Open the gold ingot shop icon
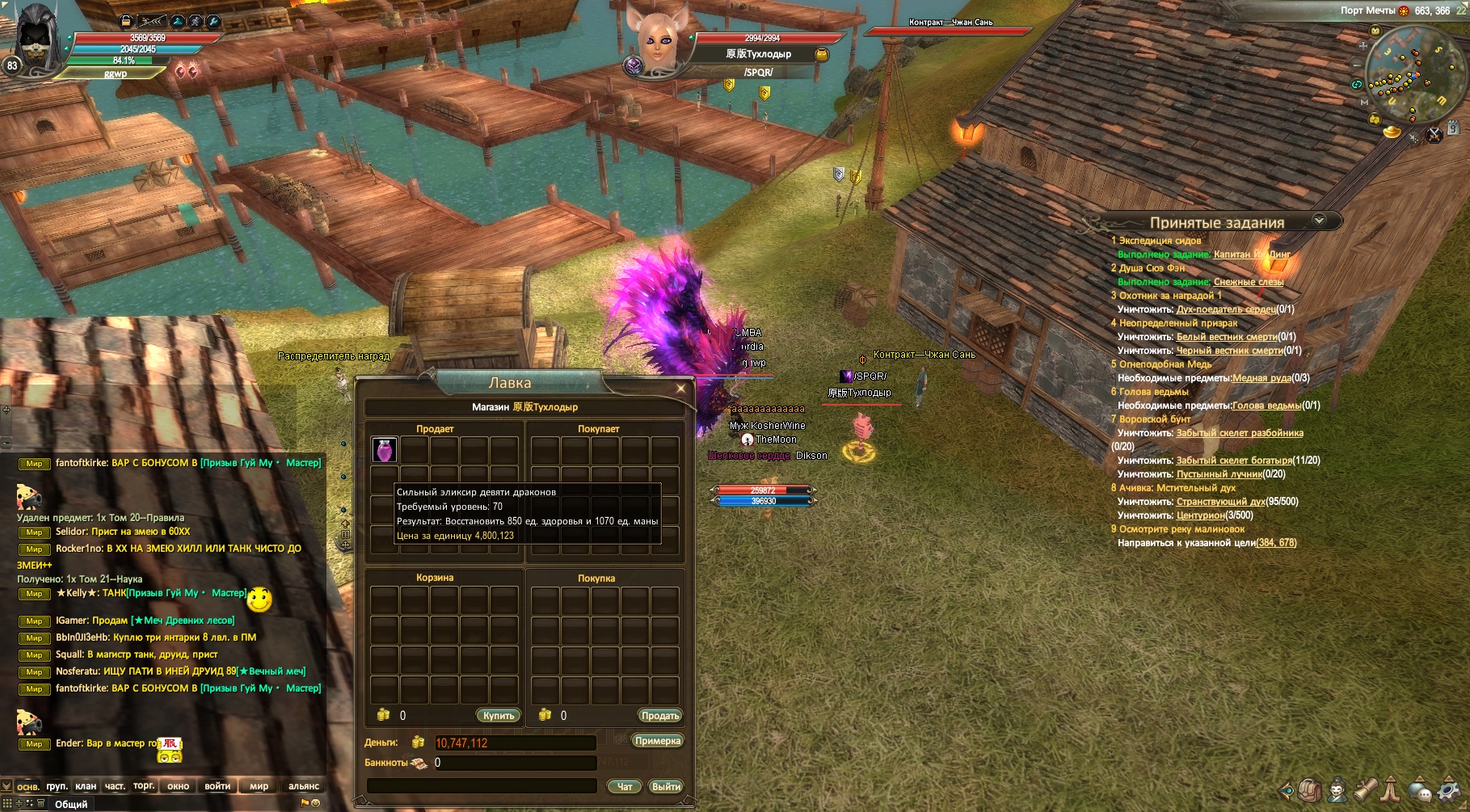1470x812 pixels. (x=1392, y=131)
